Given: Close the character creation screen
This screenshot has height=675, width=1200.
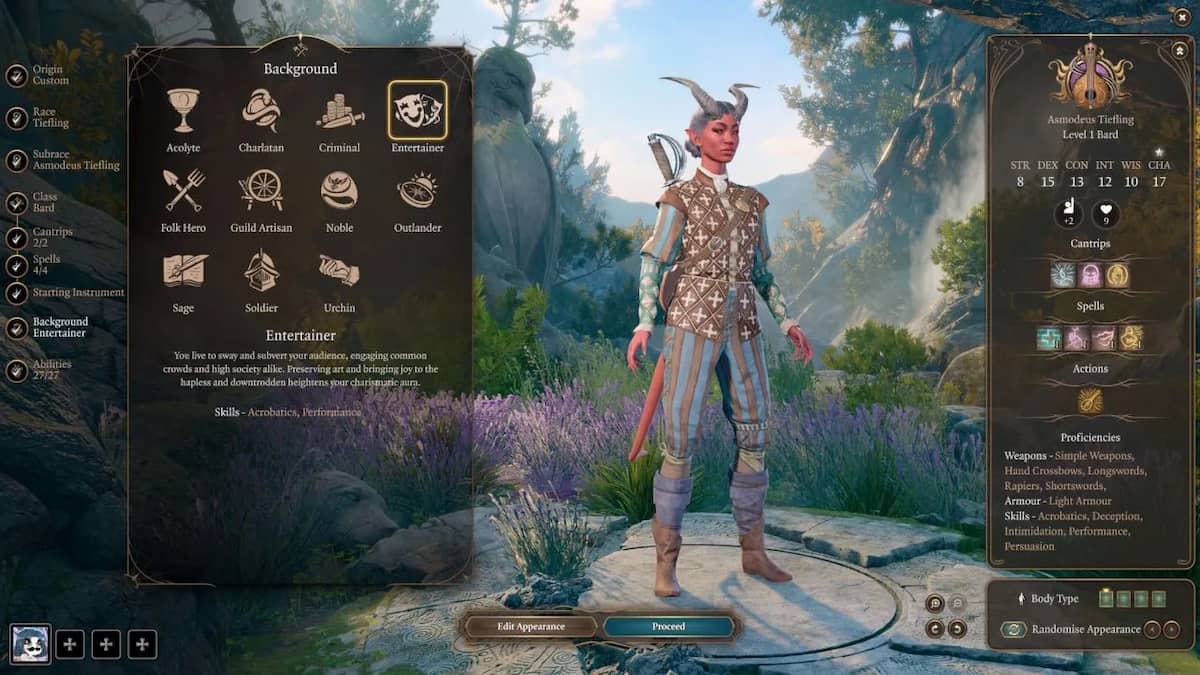Looking at the screenshot, I should tap(1183, 17).
